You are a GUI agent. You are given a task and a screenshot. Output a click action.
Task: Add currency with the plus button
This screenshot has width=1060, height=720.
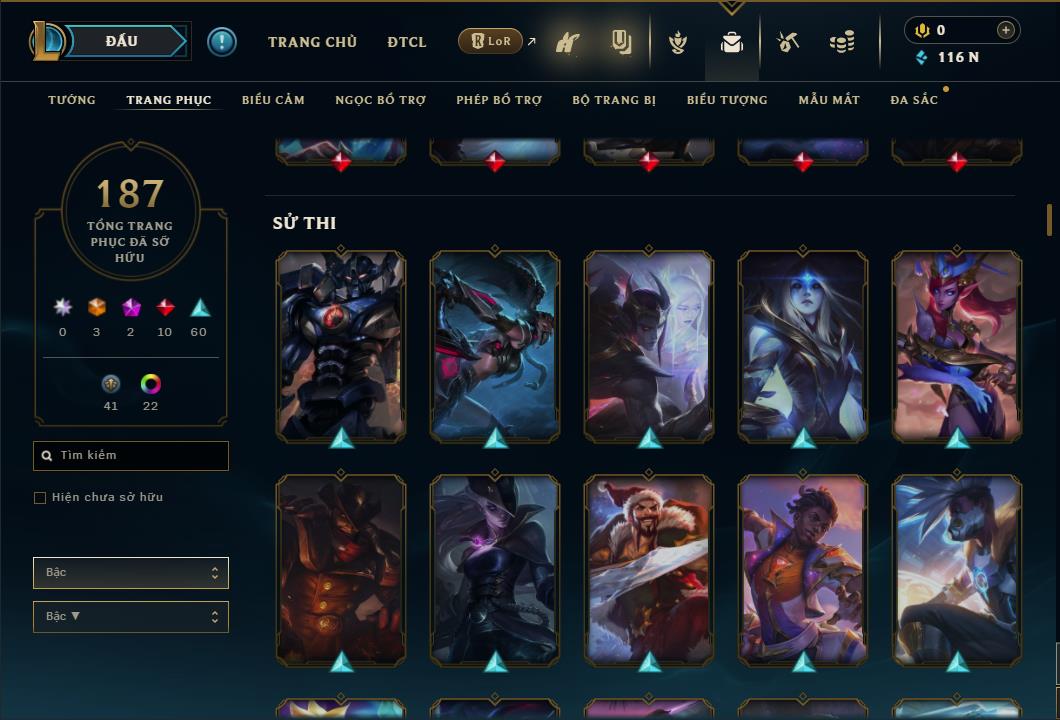[x=1006, y=30]
